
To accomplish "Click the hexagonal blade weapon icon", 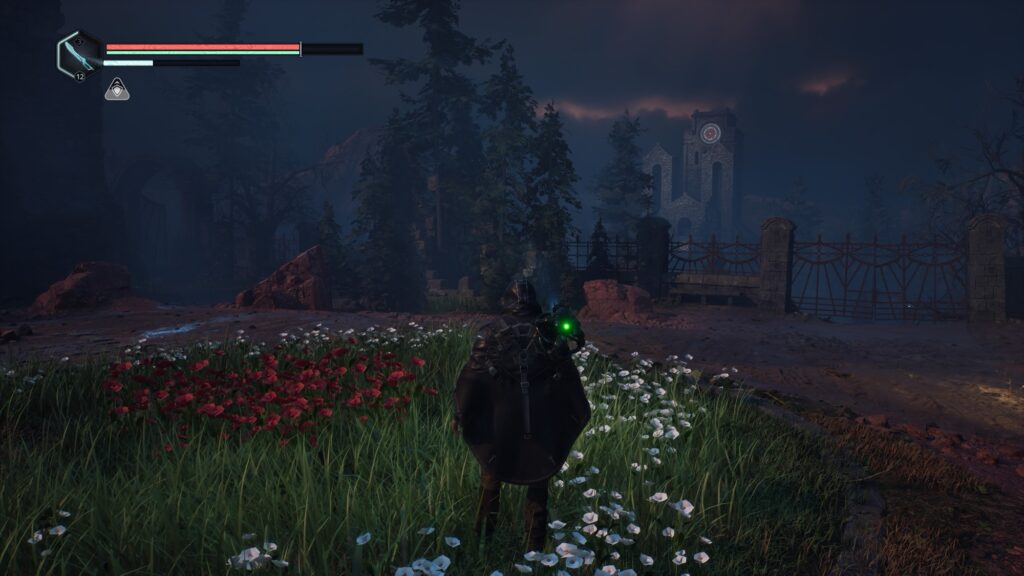I will click(79, 53).
